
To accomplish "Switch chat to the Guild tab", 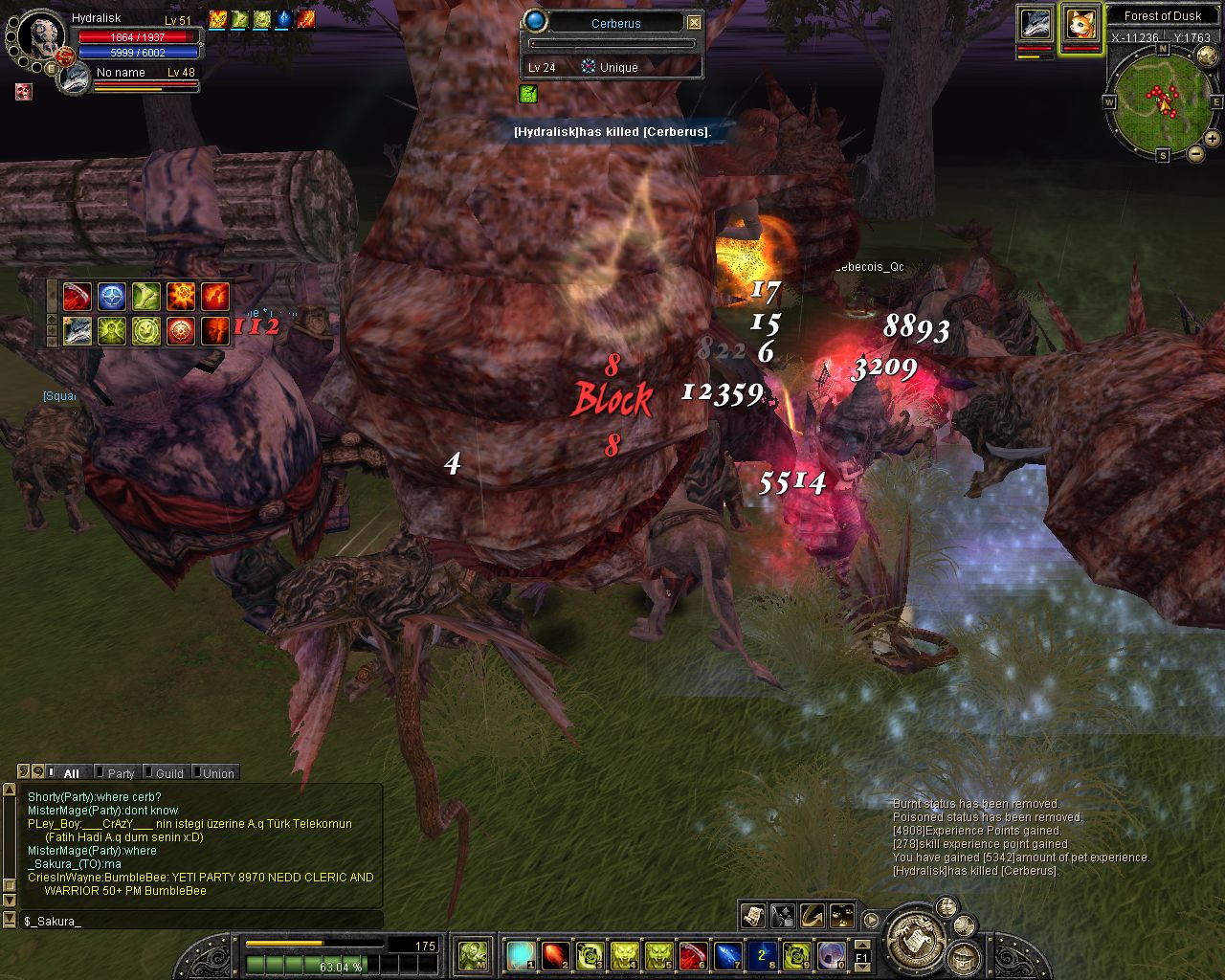I will click(169, 773).
